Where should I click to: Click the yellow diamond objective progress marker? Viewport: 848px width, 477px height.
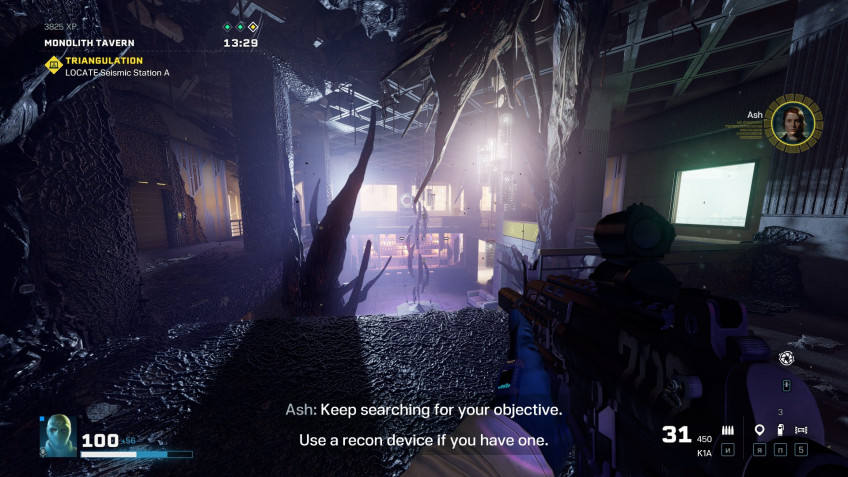253,27
